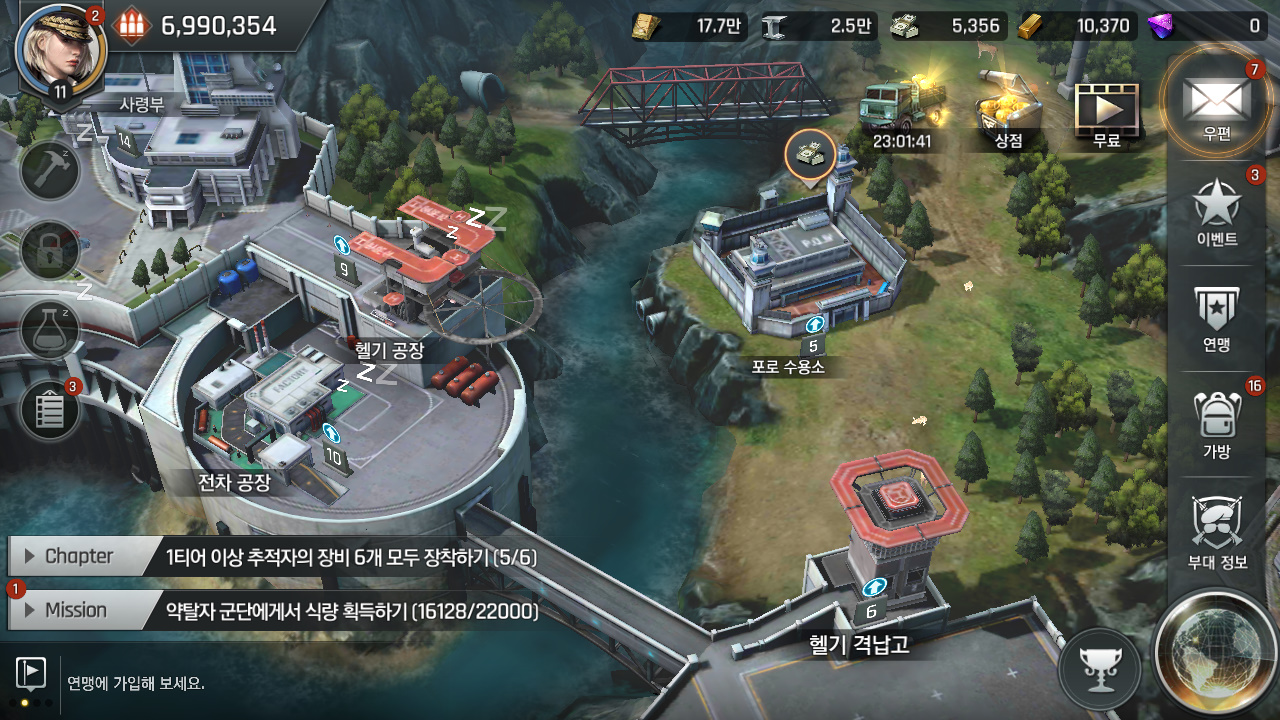1280x720 pixels.
Task: Open the 상점 shop
Action: [1008, 112]
